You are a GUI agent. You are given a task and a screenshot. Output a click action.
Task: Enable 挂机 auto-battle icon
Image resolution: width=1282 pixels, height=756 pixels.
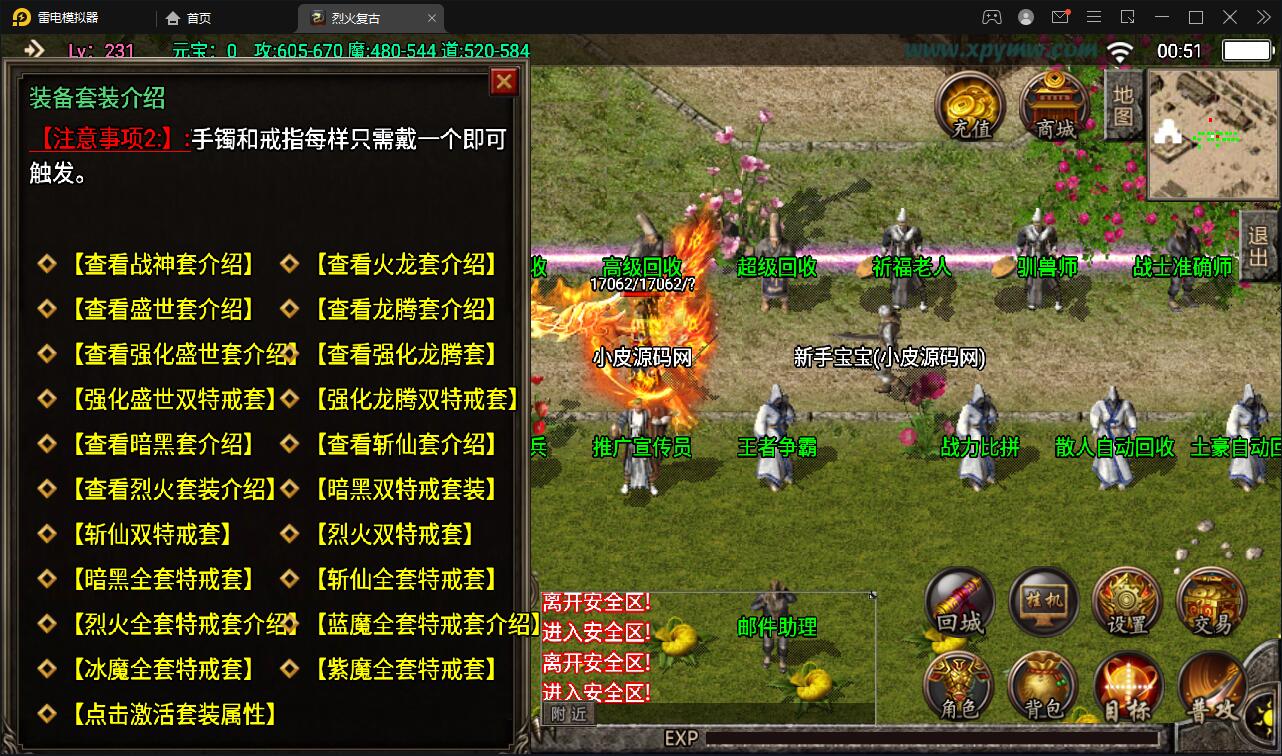click(x=1043, y=600)
